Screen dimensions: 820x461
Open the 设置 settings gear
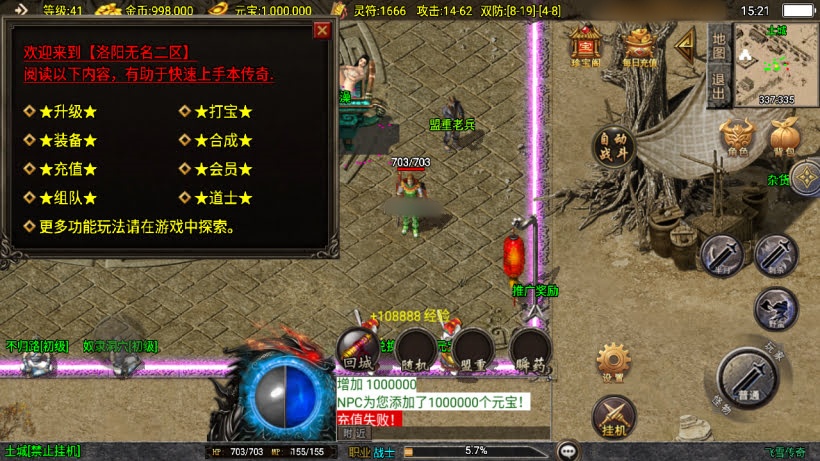(614, 362)
